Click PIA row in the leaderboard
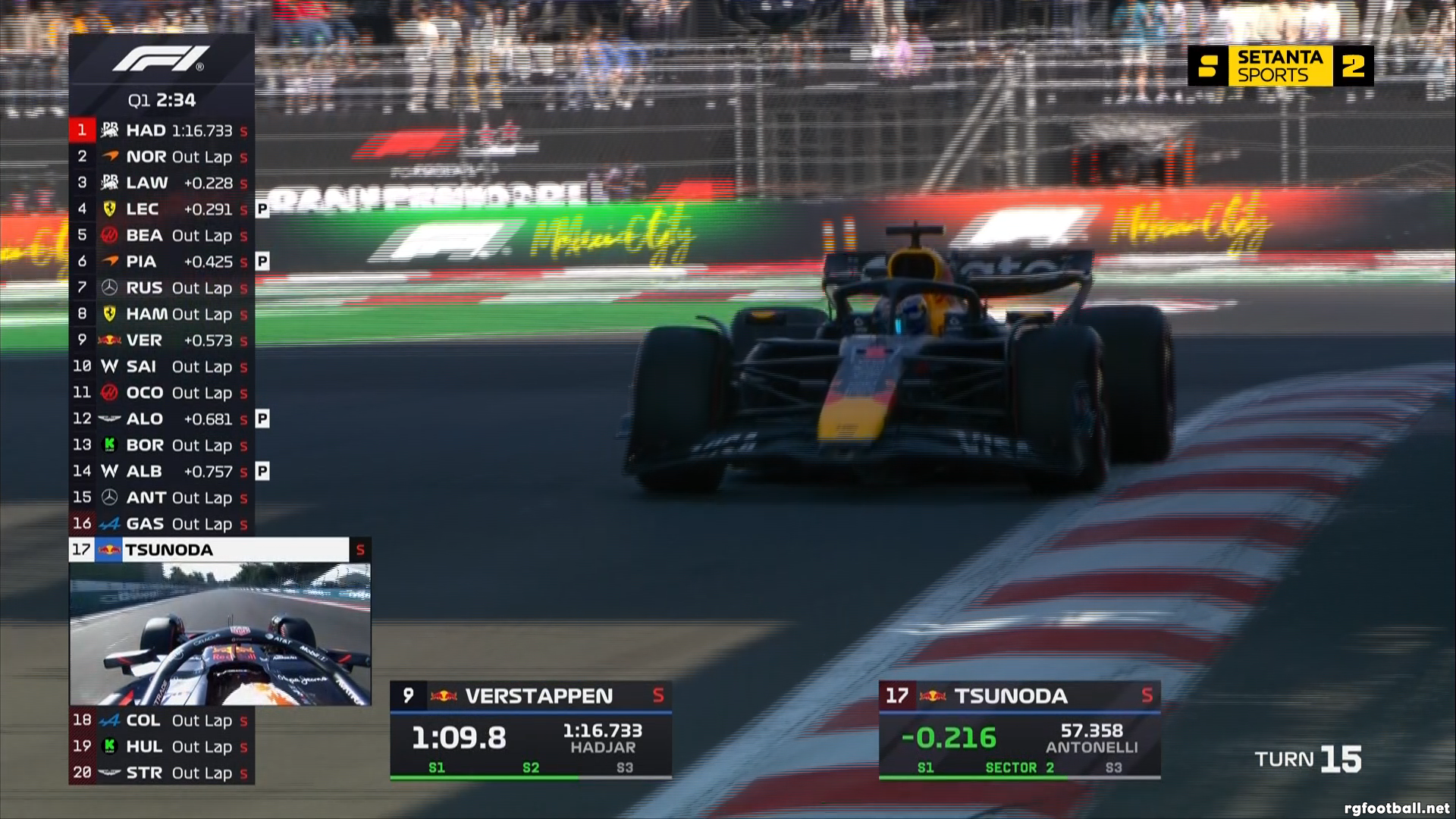 (x=162, y=262)
